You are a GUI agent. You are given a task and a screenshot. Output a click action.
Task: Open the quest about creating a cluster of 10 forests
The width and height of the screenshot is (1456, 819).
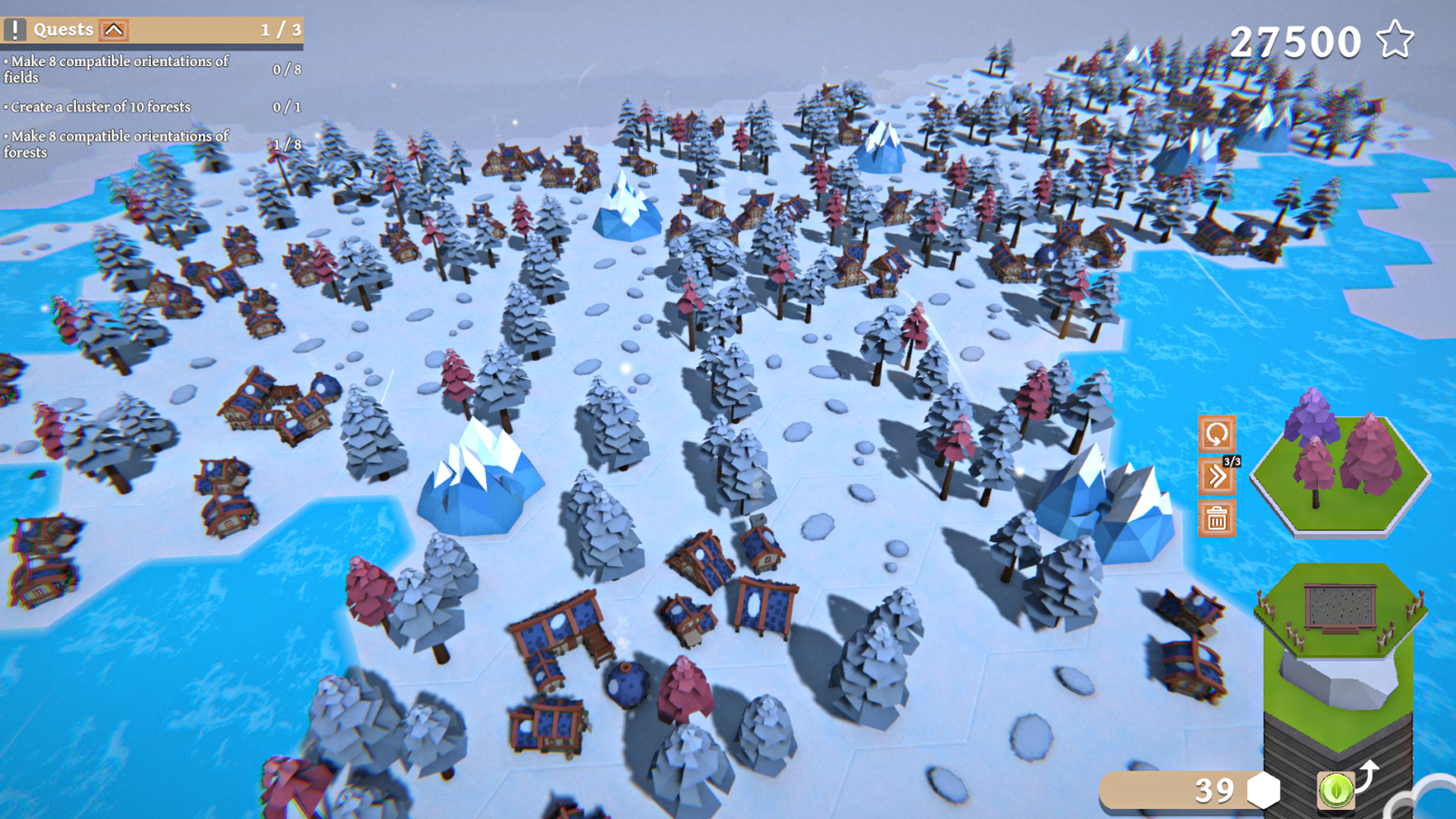101,107
